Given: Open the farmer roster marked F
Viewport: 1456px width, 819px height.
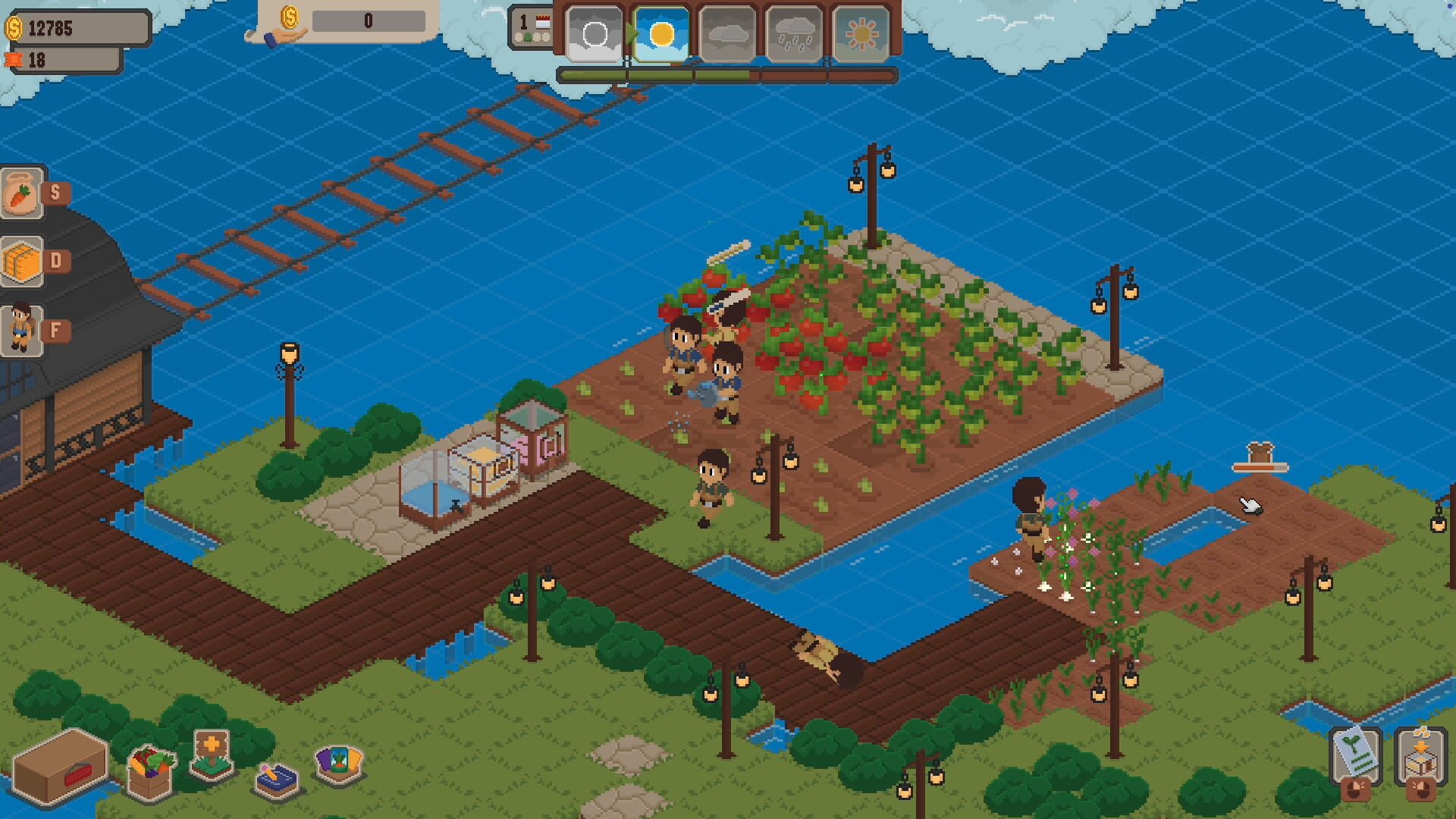Looking at the screenshot, I should coord(20,325).
